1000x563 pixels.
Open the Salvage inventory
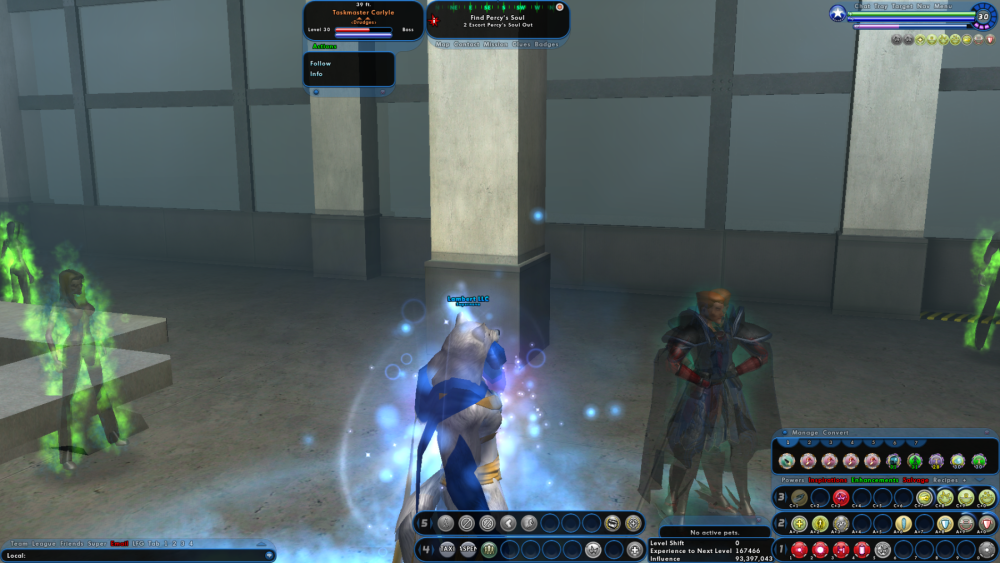pyautogui.click(x=915, y=480)
